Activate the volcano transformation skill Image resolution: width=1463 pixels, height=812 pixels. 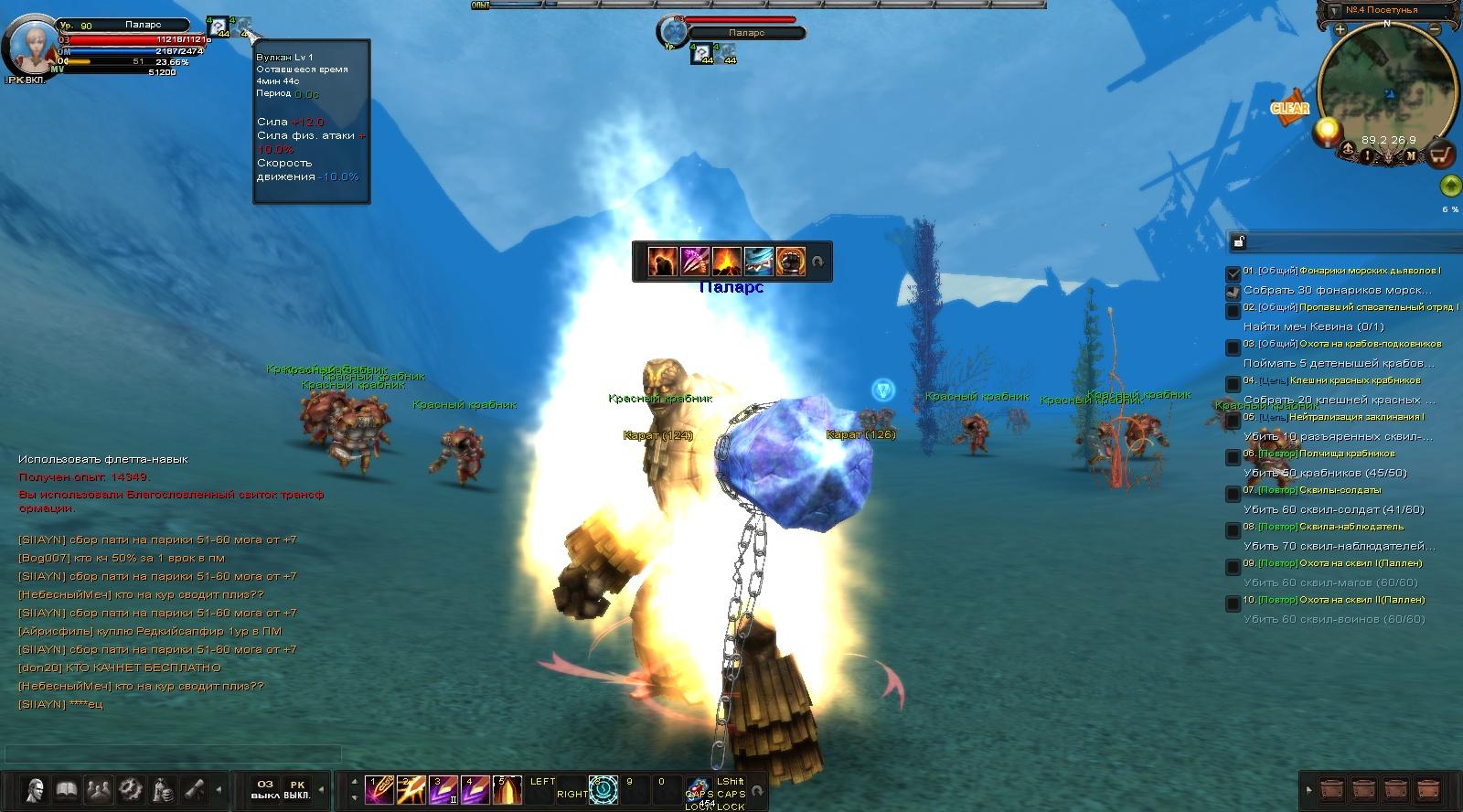point(727,262)
